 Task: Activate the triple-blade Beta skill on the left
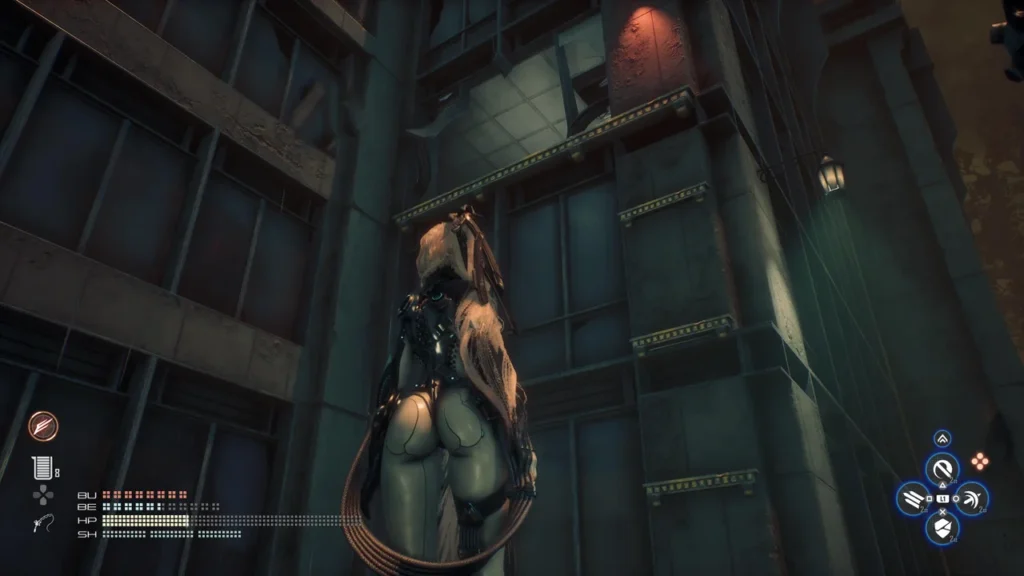tap(913, 498)
